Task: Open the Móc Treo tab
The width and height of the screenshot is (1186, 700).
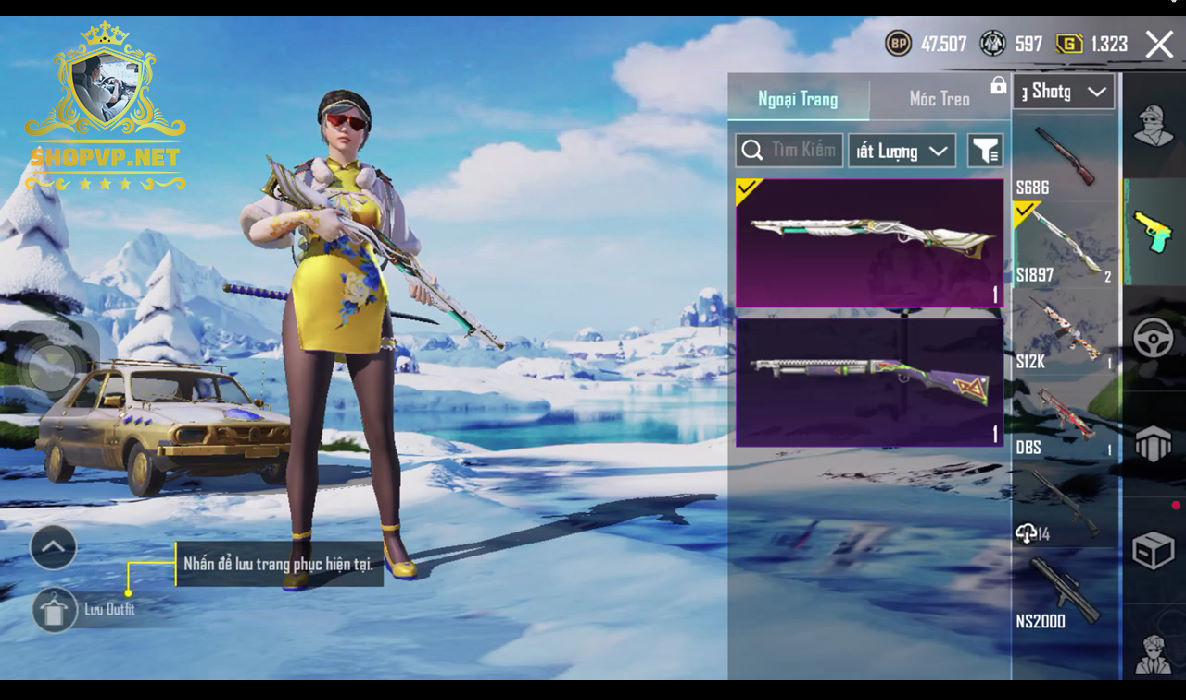Action: pos(939,99)
